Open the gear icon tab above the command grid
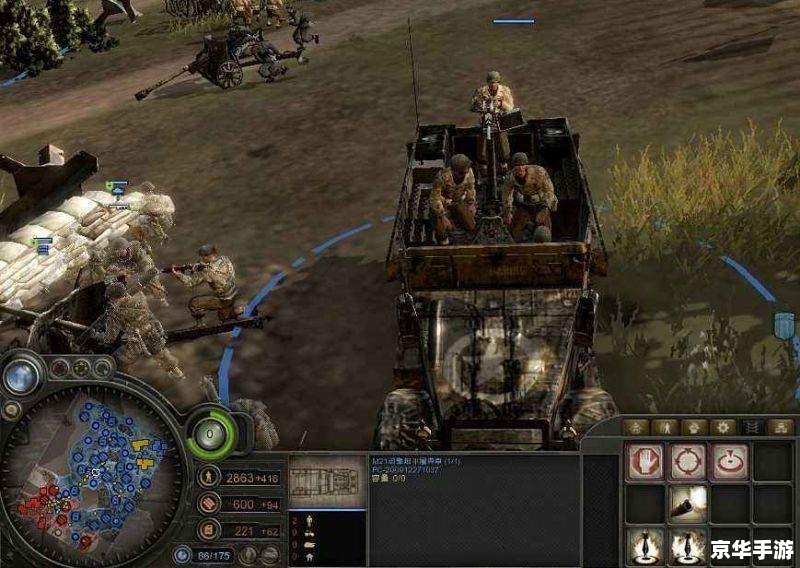800x568 pixels. click(x=723, y=427)
